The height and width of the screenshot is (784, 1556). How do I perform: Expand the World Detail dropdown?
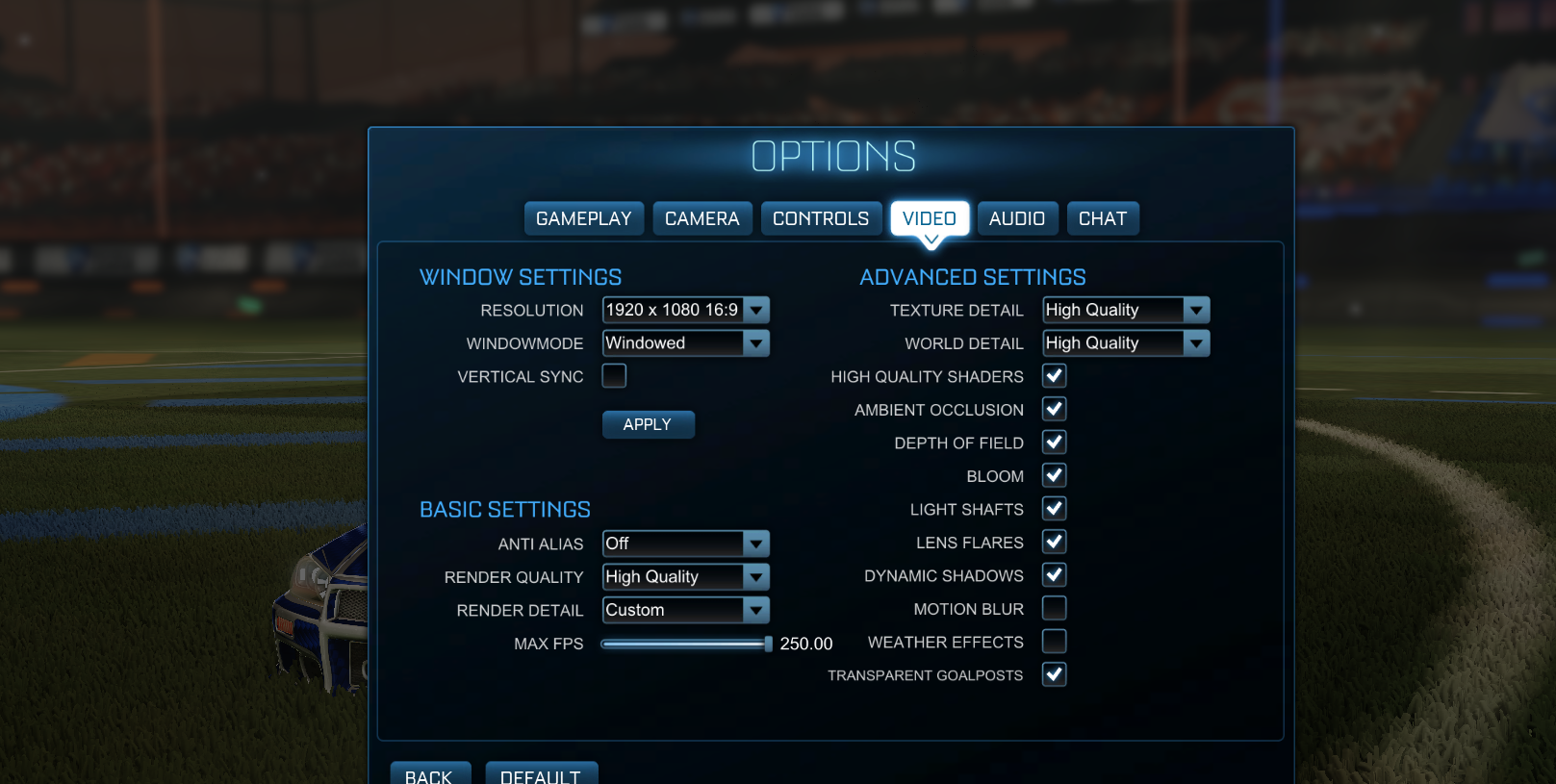tap(1125, 343)
